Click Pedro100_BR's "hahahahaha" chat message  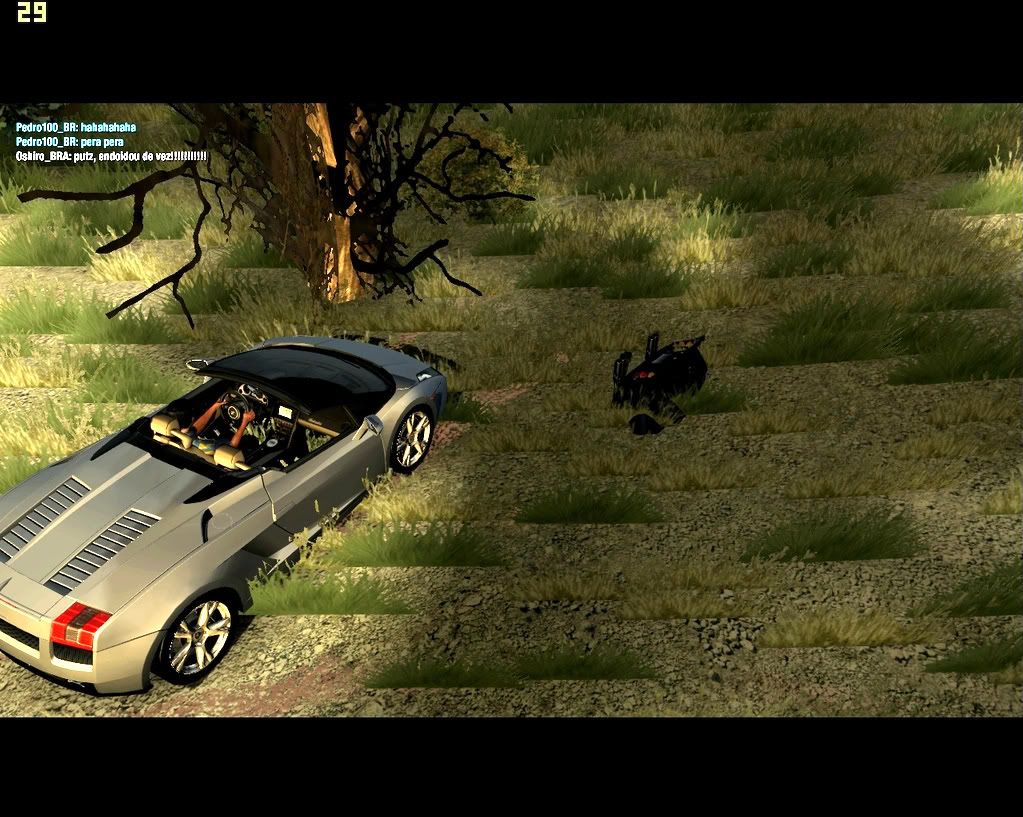pos(76,128)
